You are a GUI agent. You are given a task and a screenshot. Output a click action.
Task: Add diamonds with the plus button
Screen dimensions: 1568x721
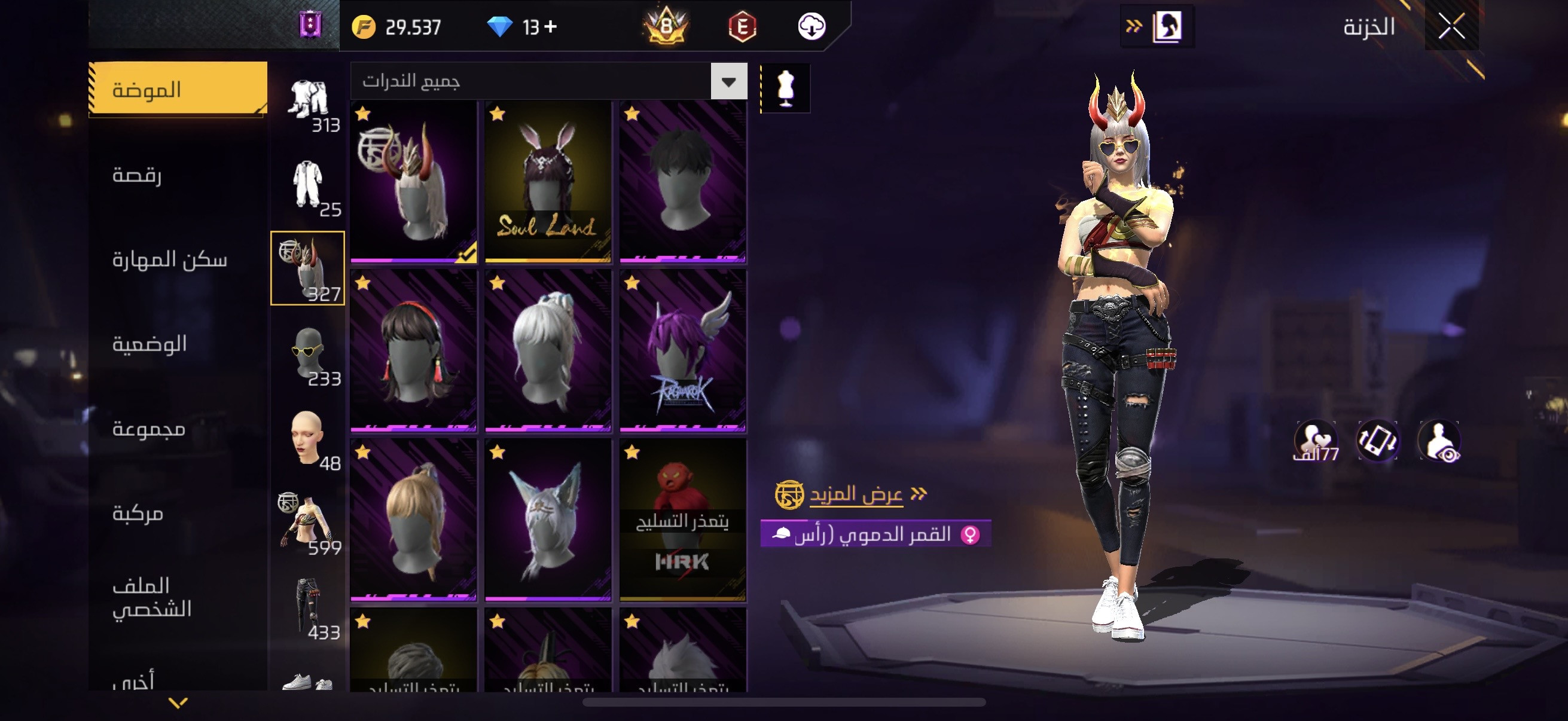click(550, 27)
